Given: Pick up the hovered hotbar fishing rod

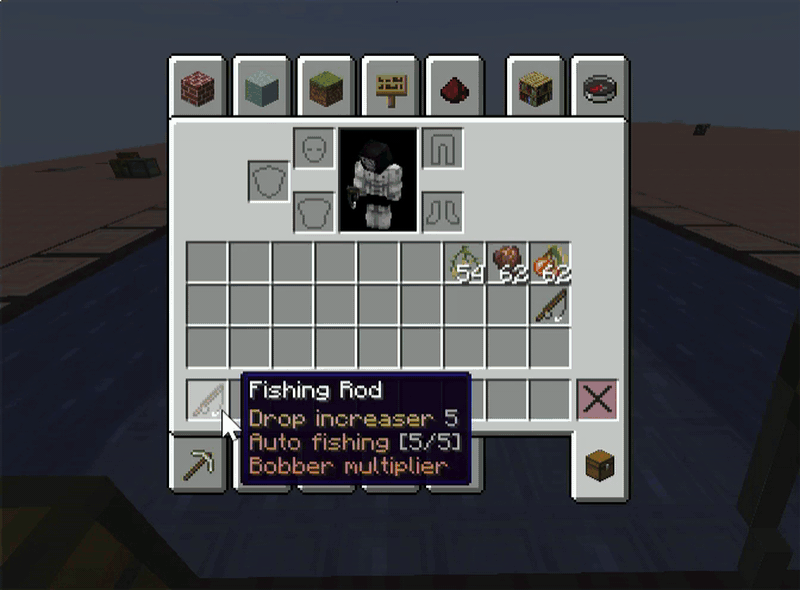Looking at the screenshot, I should [208, 401].
